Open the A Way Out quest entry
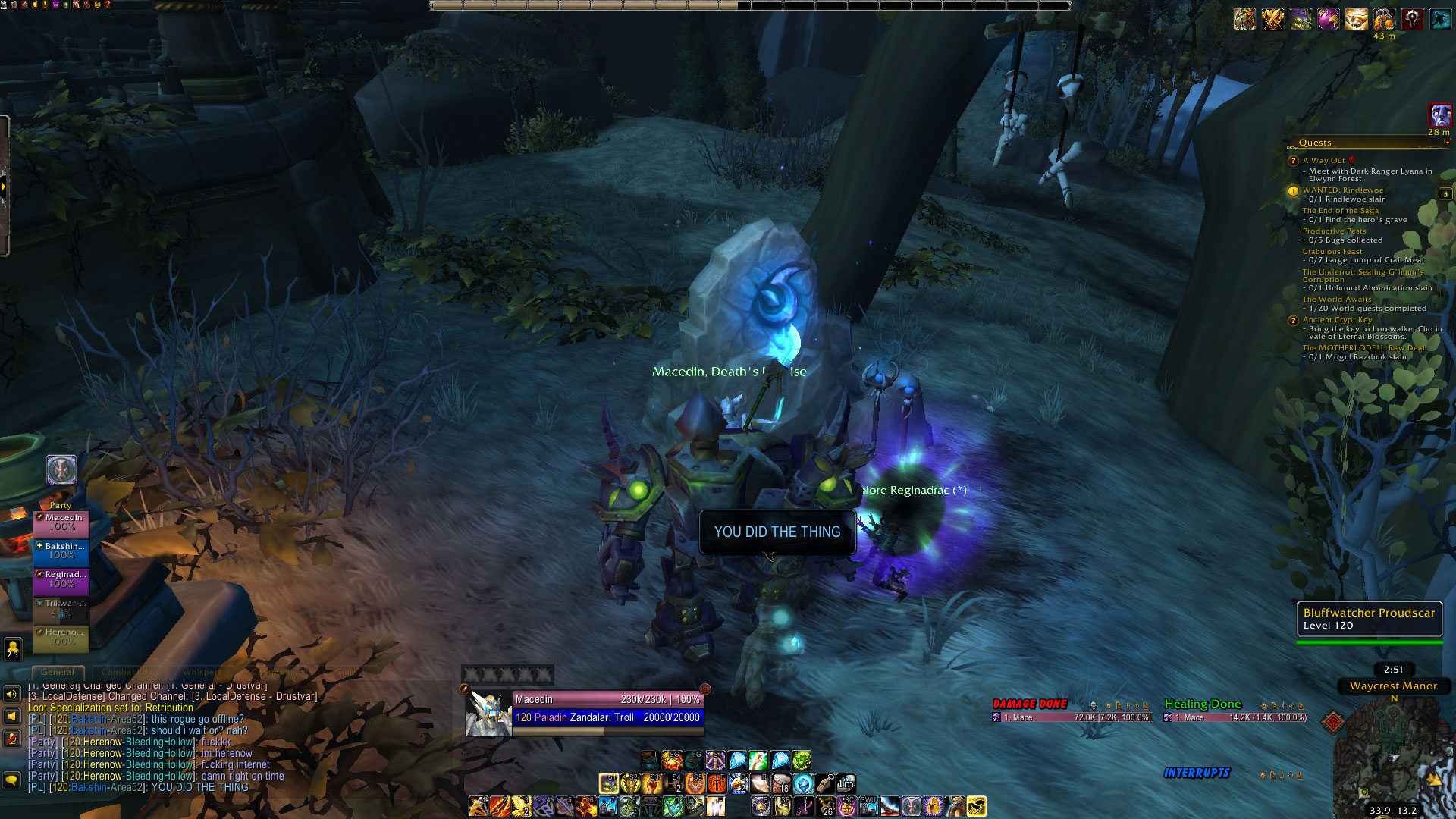This screenshot has height=819, width=1456. pyautogui.click(x=1323, y=161)
